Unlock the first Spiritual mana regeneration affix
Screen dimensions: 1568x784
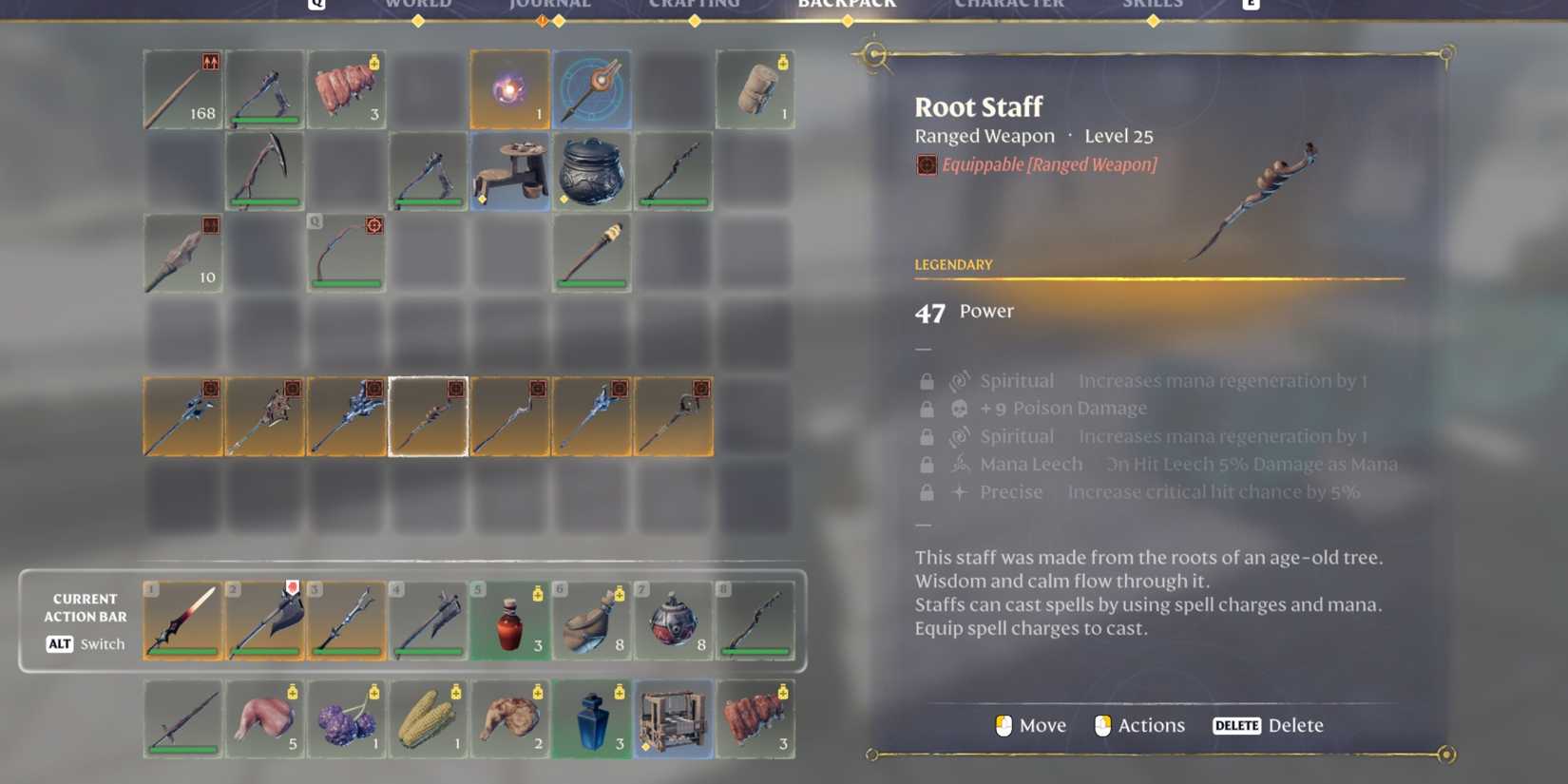[x=927, y=380]
